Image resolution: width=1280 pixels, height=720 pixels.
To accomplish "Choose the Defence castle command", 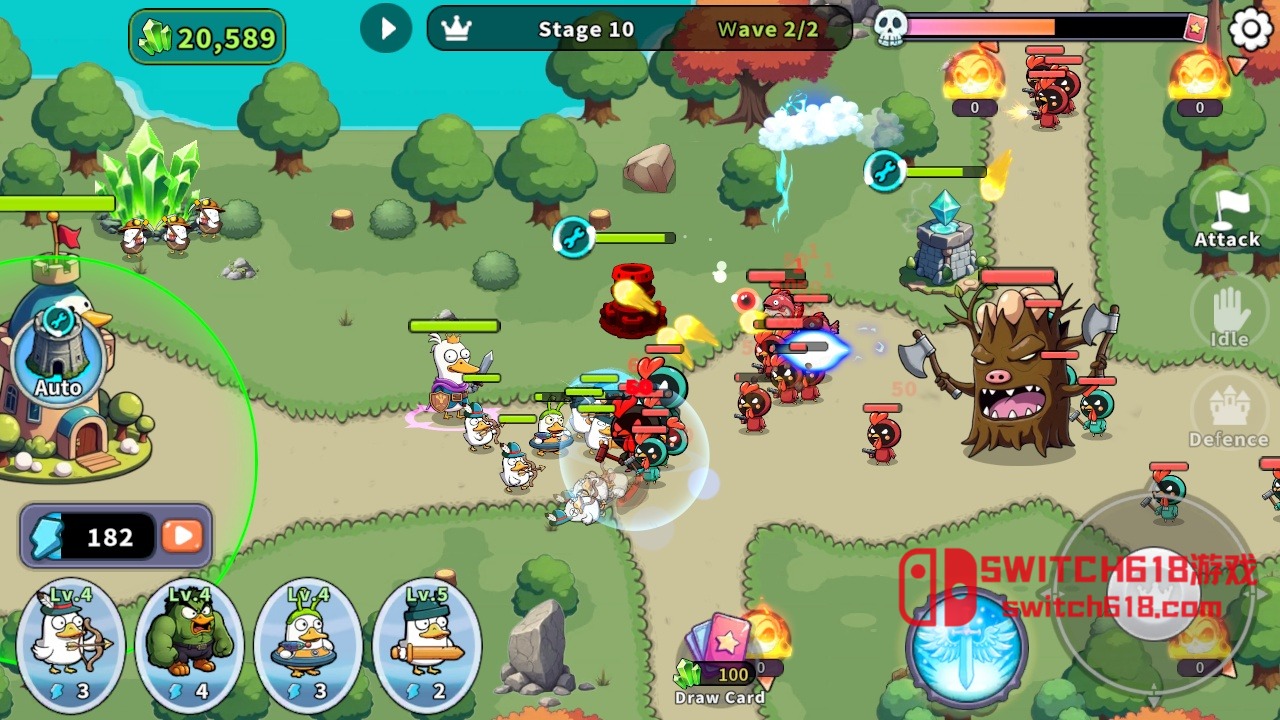I will pos(1228,414).
